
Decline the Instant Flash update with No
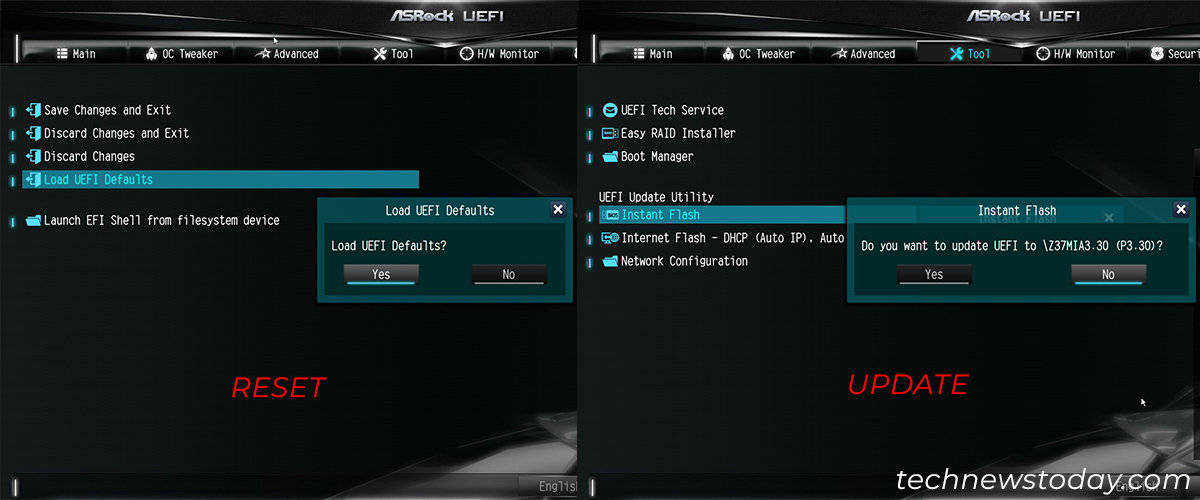[1107, 274]
